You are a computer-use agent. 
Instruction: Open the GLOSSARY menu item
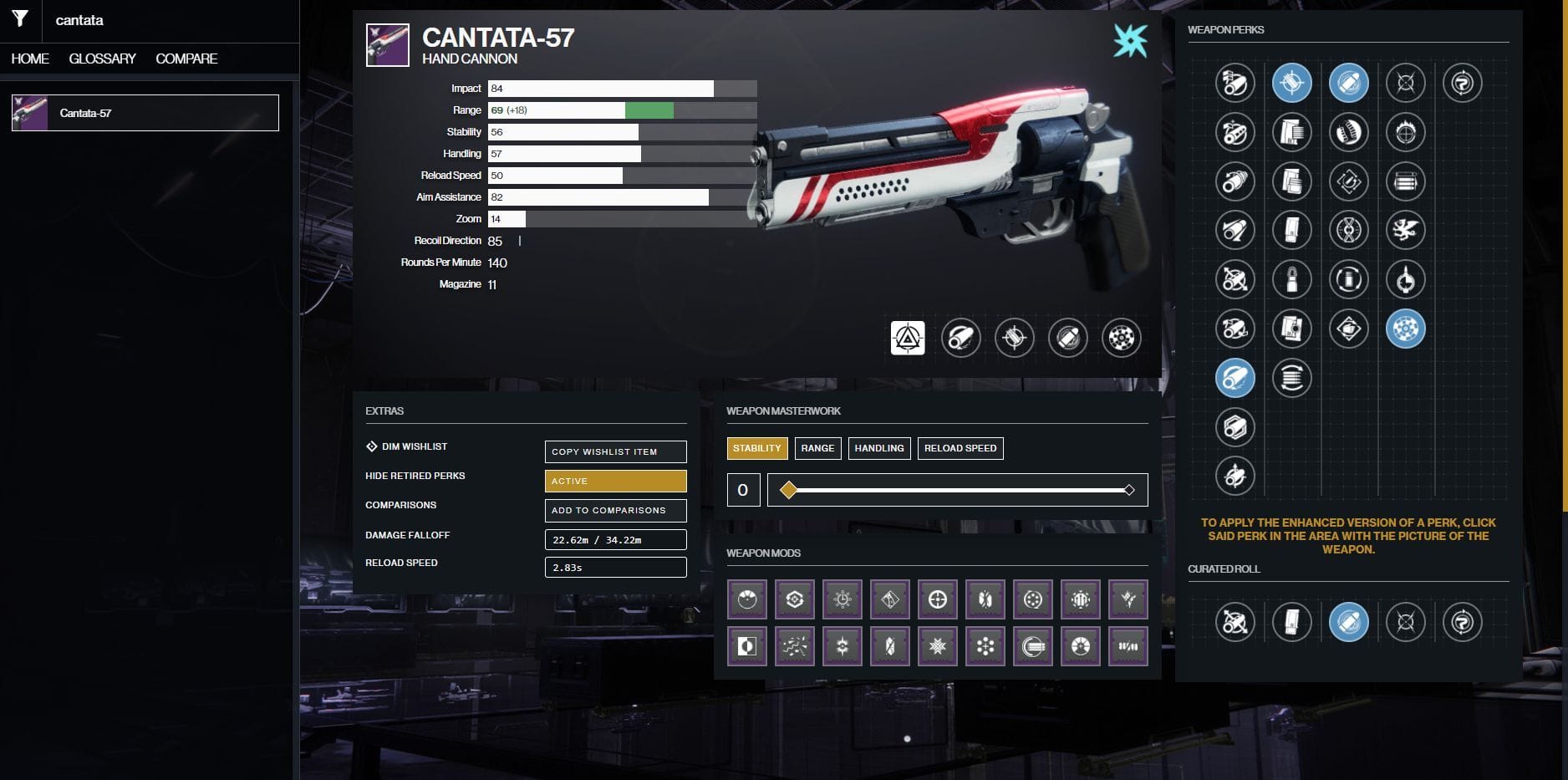click(102, 59)
